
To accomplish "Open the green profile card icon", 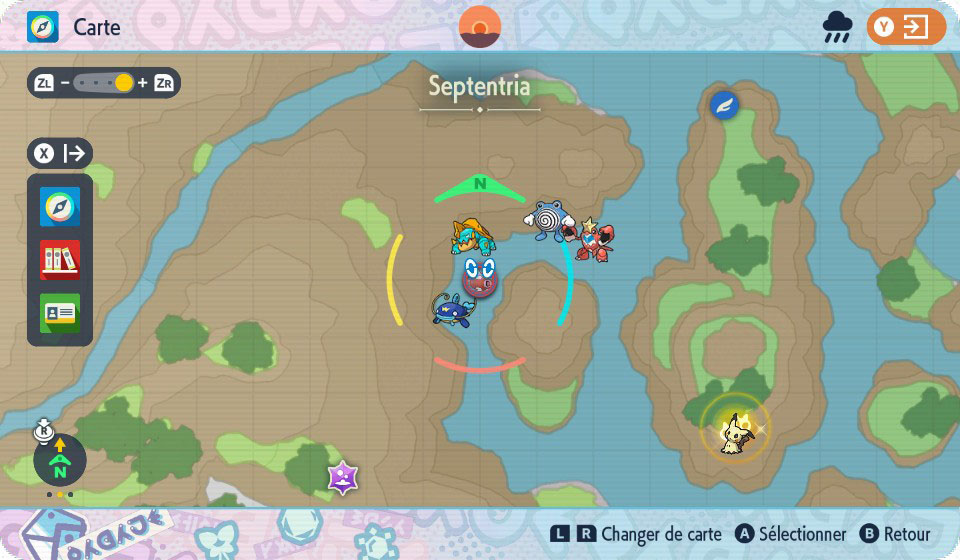I will coord(60,313).
